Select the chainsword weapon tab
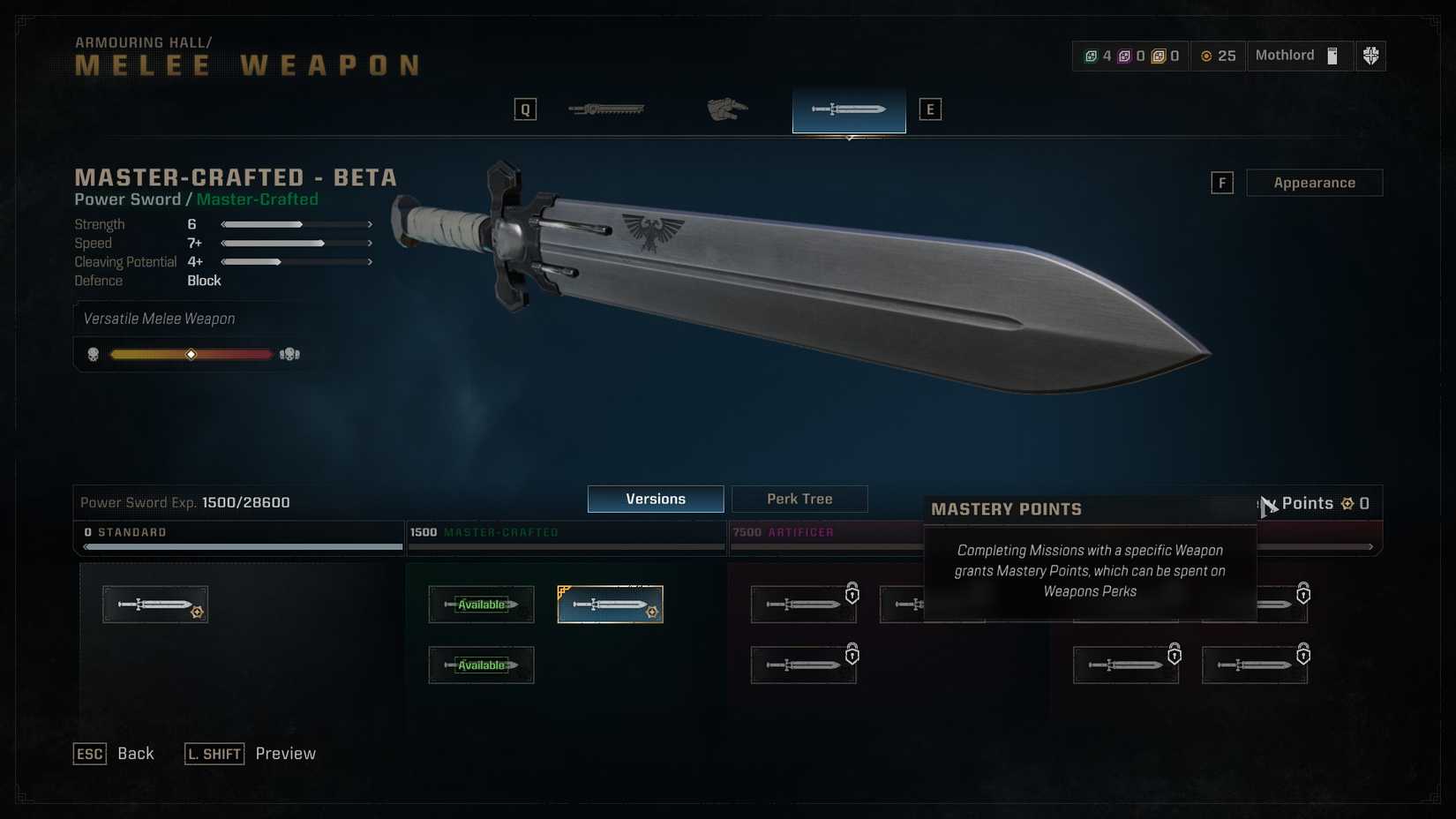1456x819 pixels. coord(606,109)
